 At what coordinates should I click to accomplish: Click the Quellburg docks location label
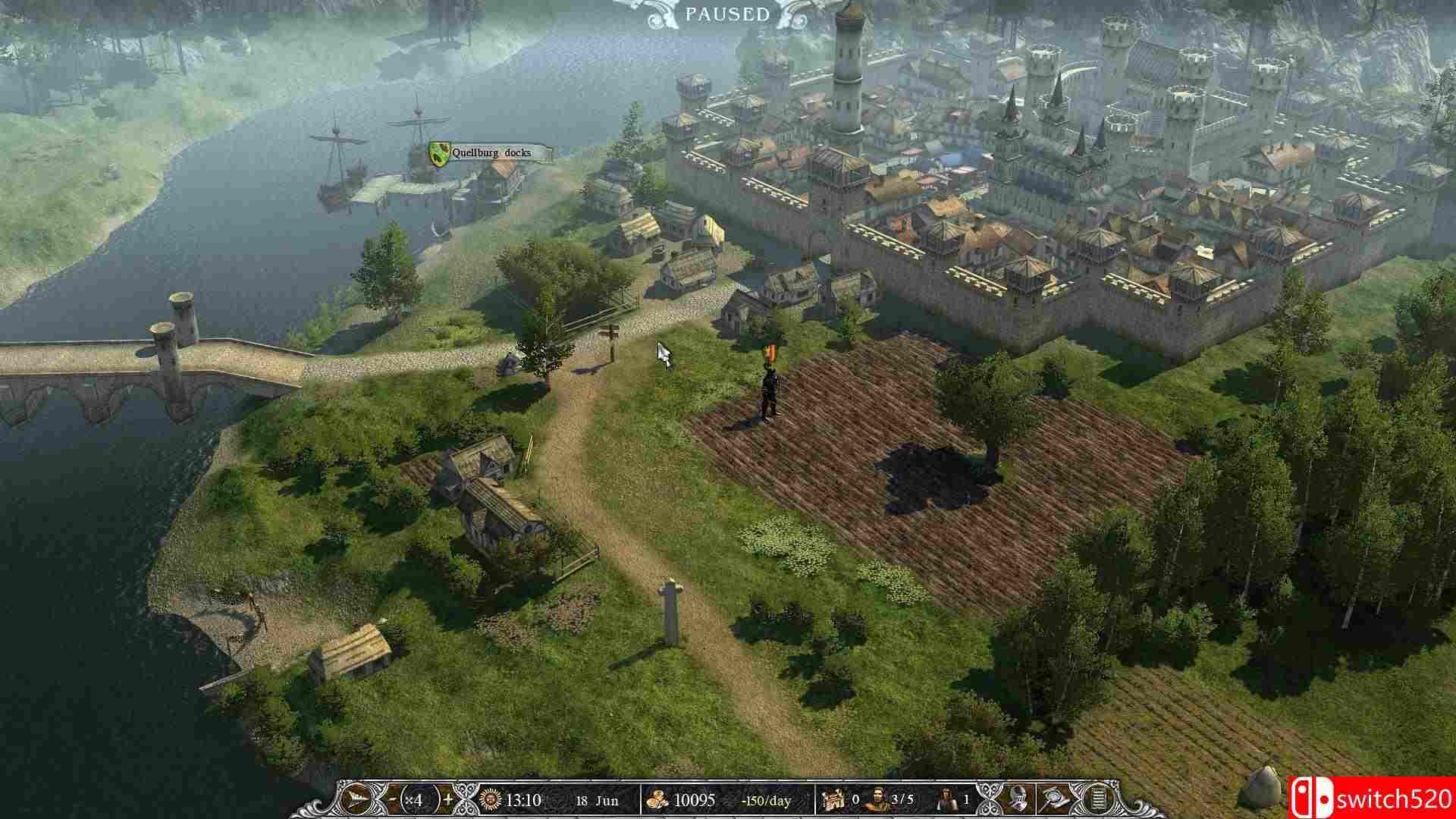[x=492, y=152]
